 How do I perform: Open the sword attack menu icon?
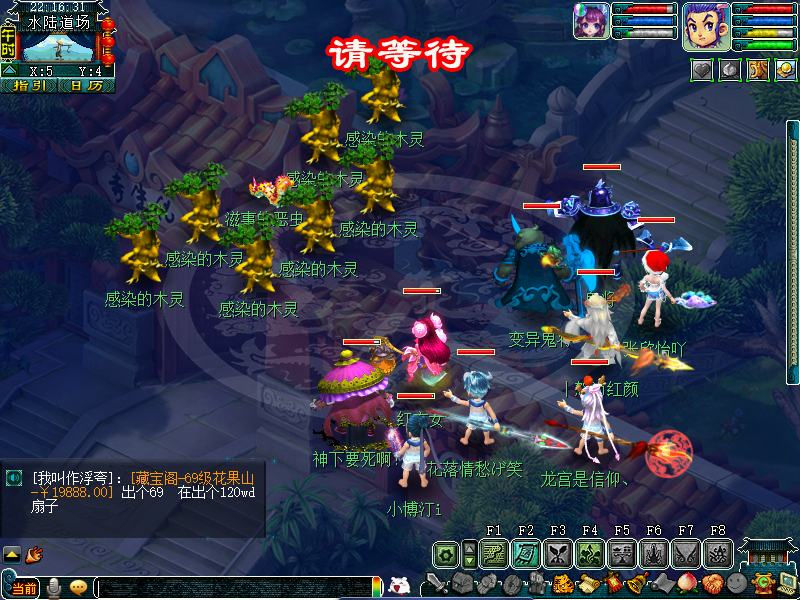[437, 584]
